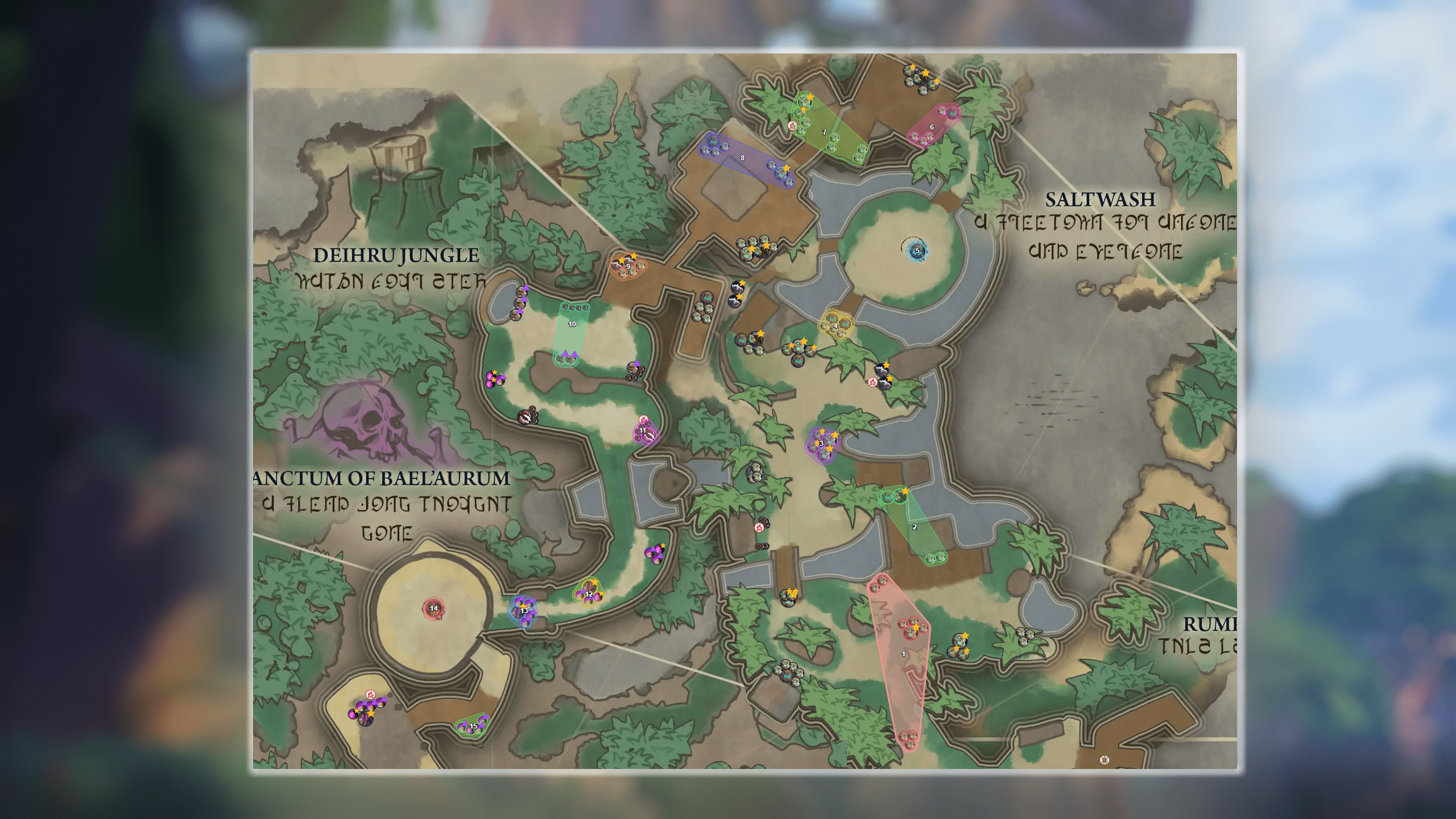Select the magenta pull 11 marker
Image resolution: width=1456 pixels, height=819 pixels.
coord(643,431)
